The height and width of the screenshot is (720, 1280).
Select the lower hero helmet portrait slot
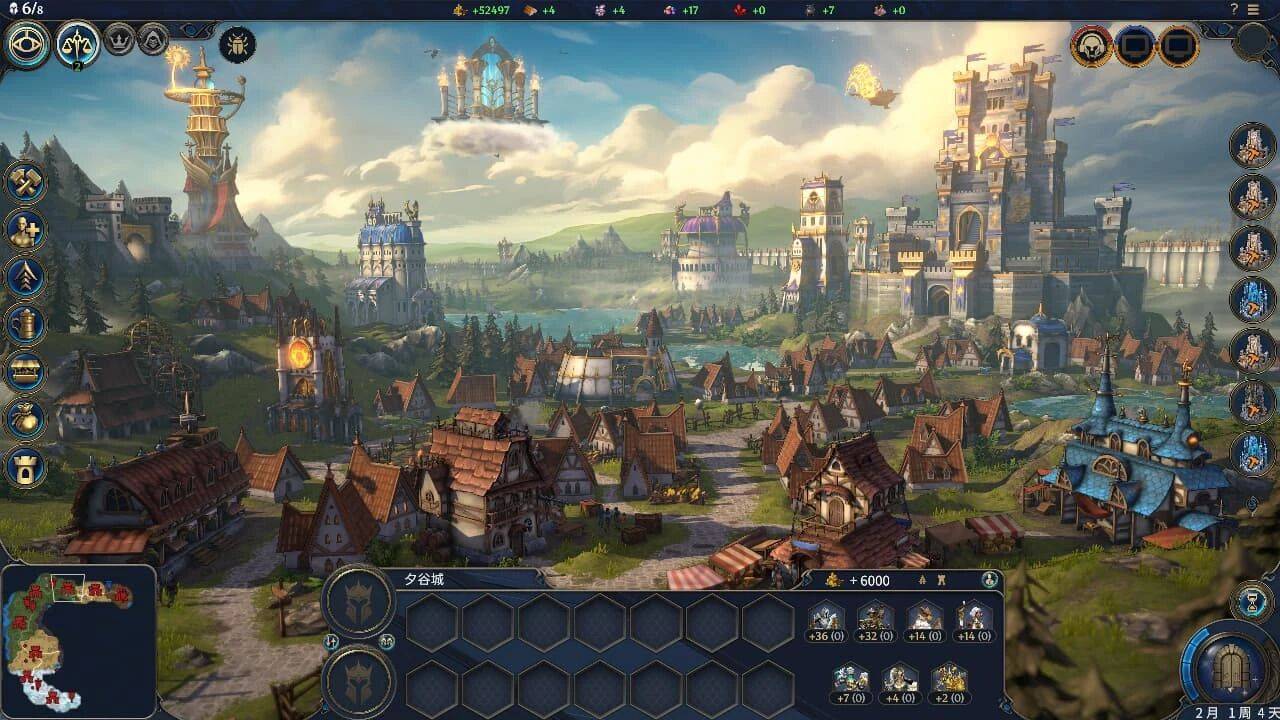[x=360, y=681]
